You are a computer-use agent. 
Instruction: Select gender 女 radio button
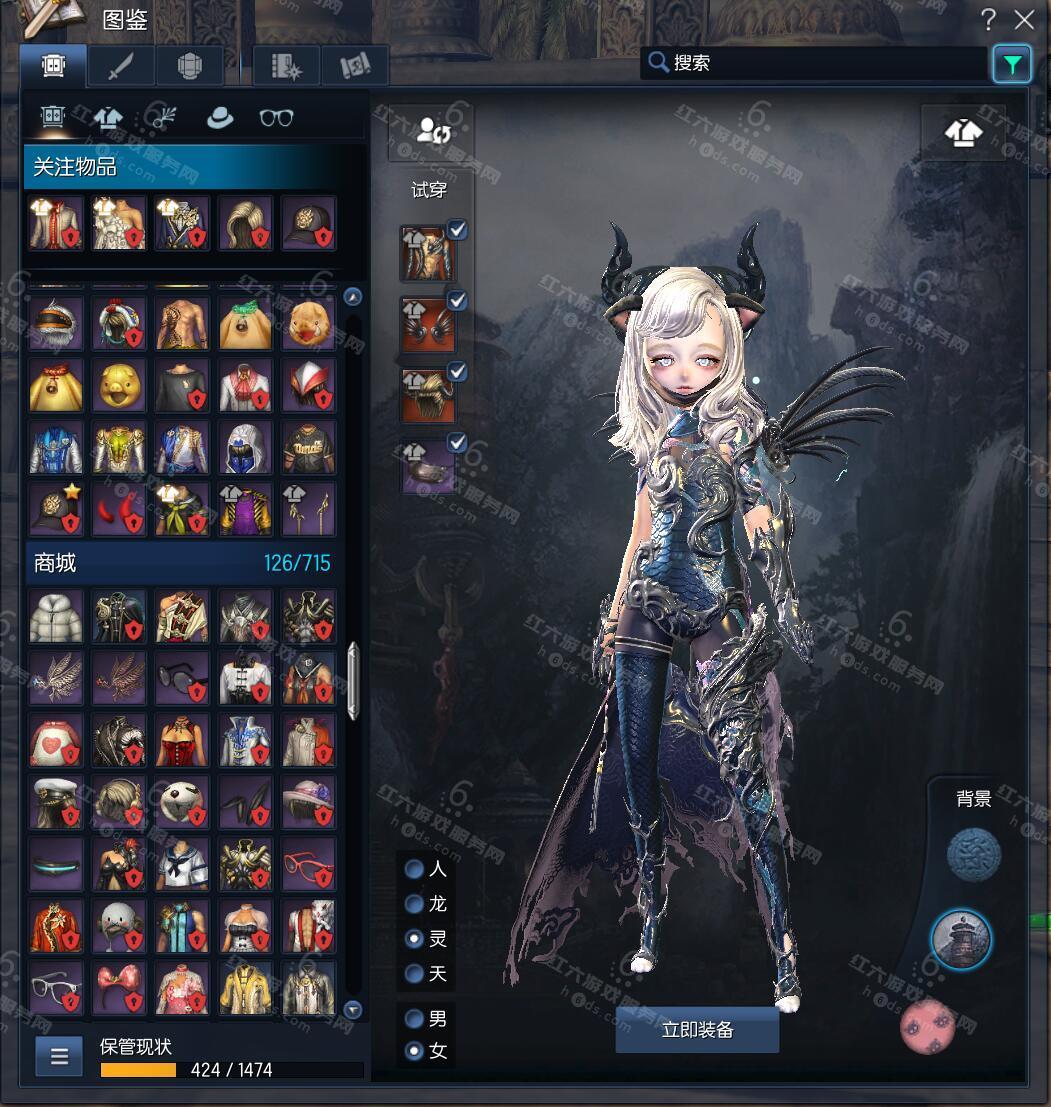pos(414,1051)
